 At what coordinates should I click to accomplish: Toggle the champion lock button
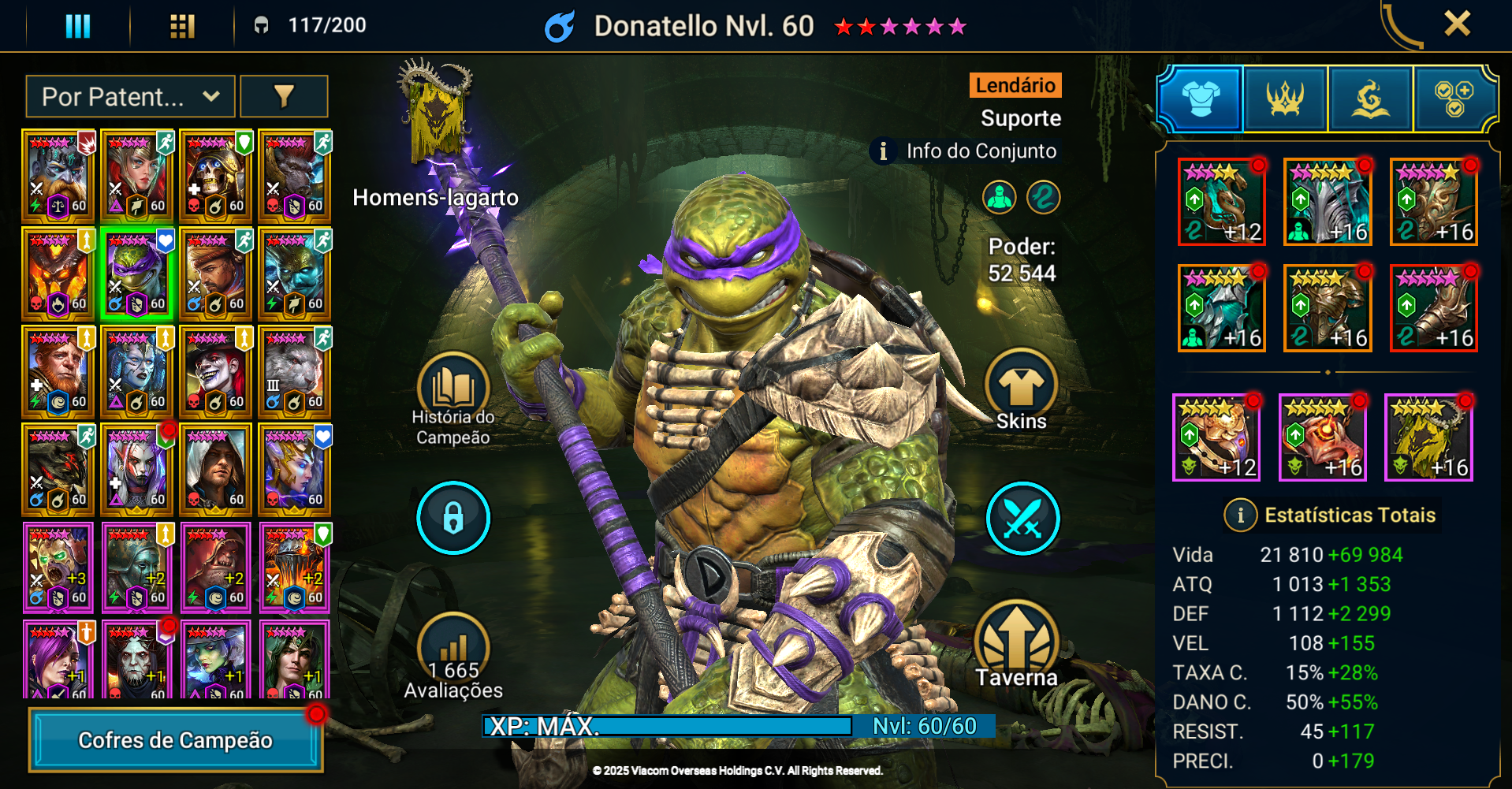pyautogui.click(x=453, y=518)
